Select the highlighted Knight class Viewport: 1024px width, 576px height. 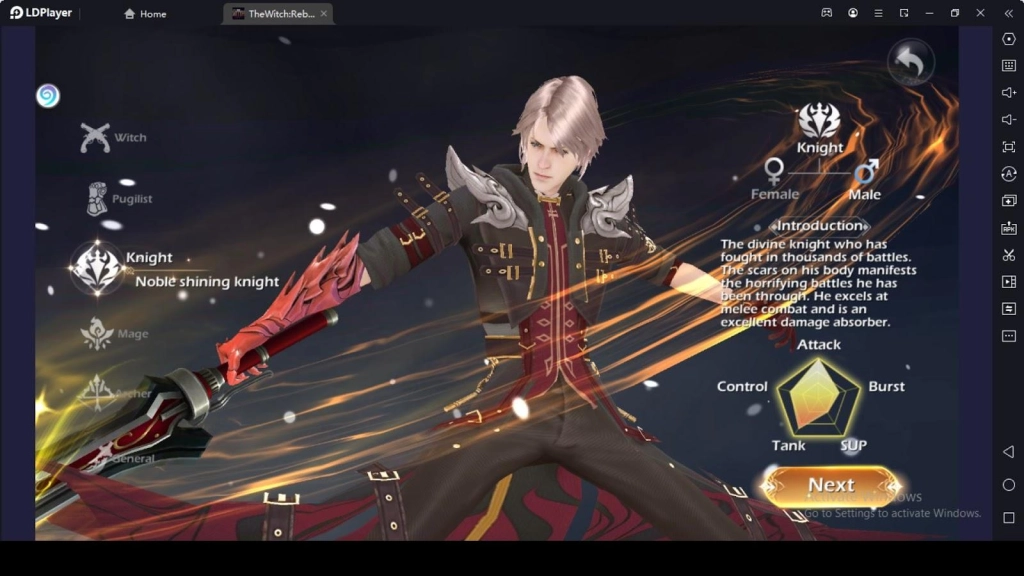click(x=97, y=268)
